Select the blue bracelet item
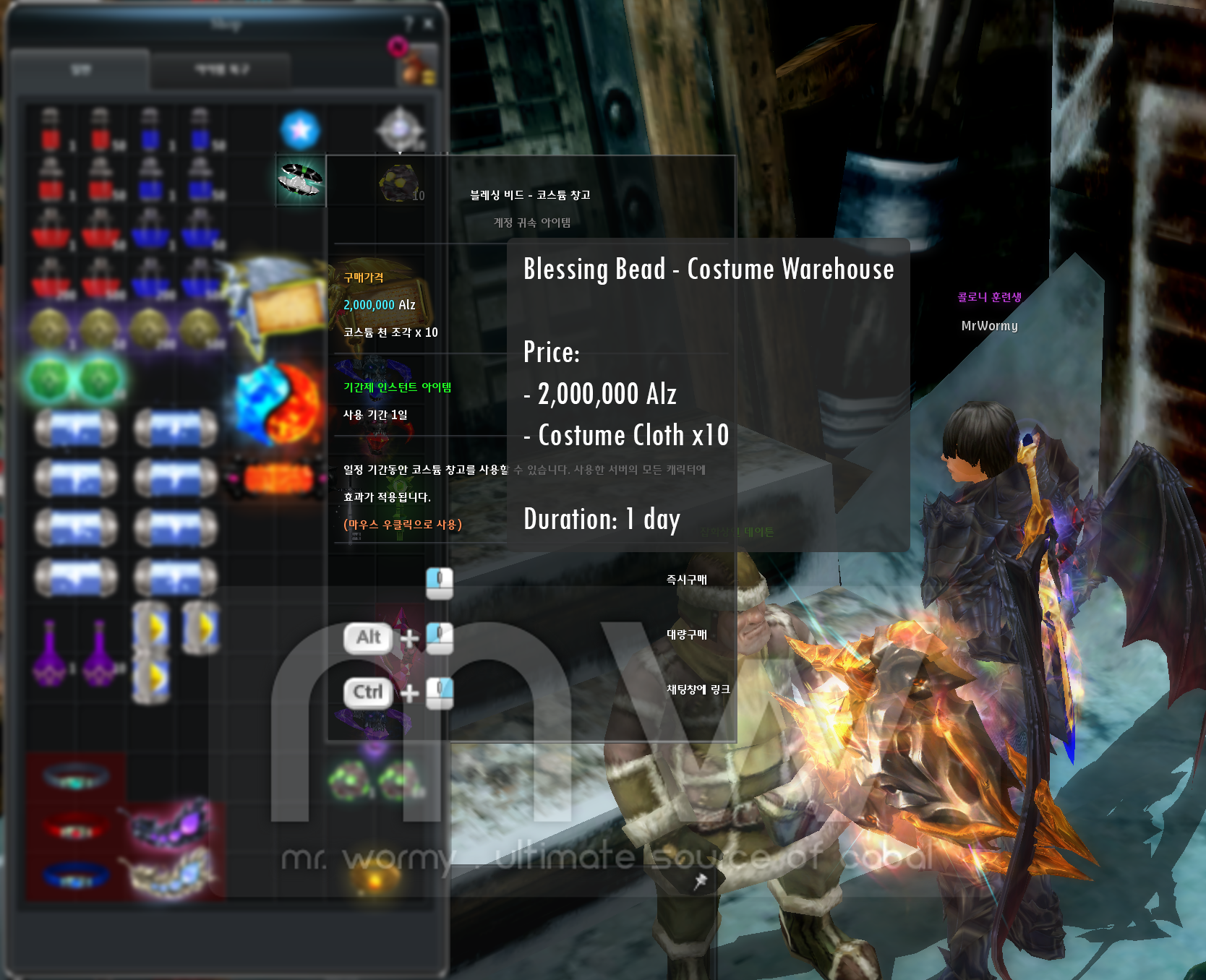 coord(75,874)
